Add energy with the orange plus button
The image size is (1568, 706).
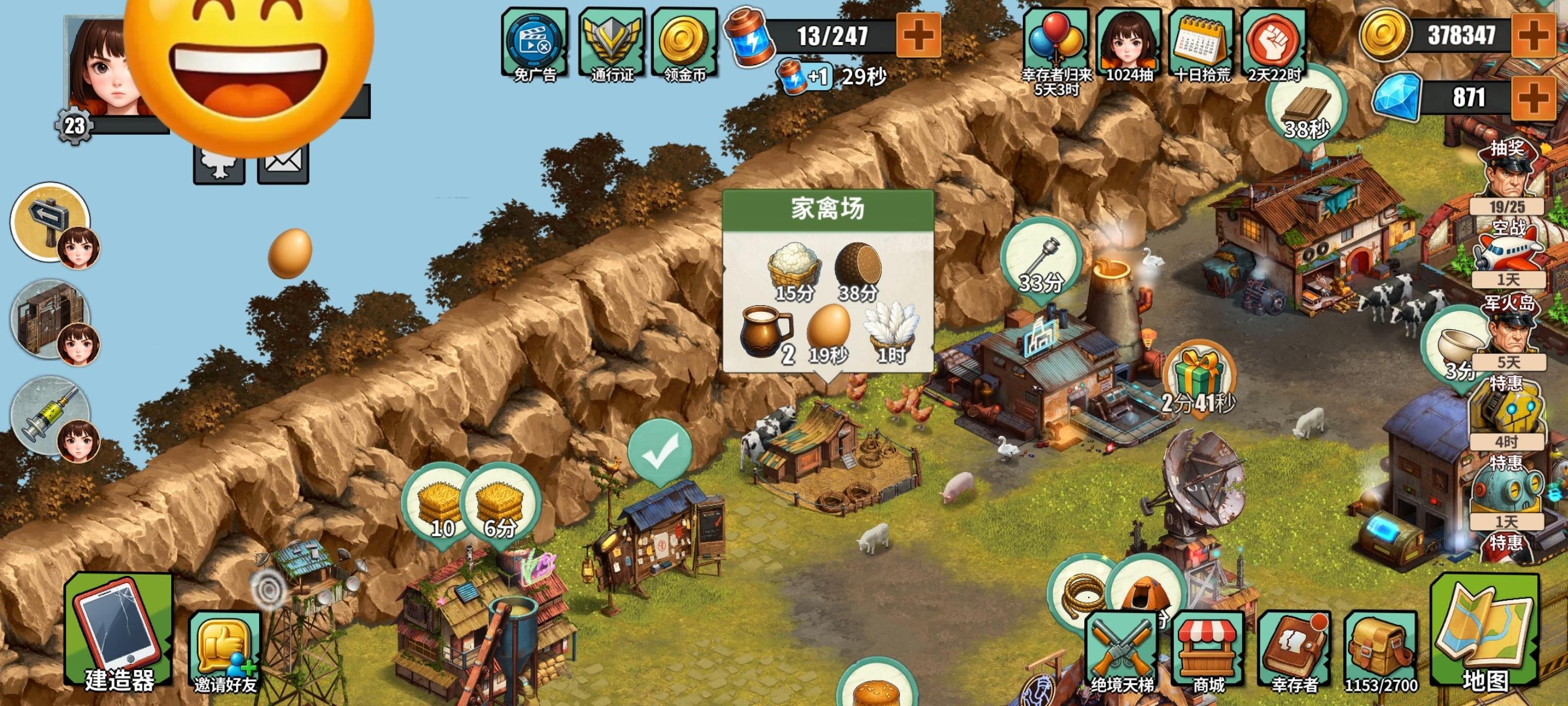(919, 35)
